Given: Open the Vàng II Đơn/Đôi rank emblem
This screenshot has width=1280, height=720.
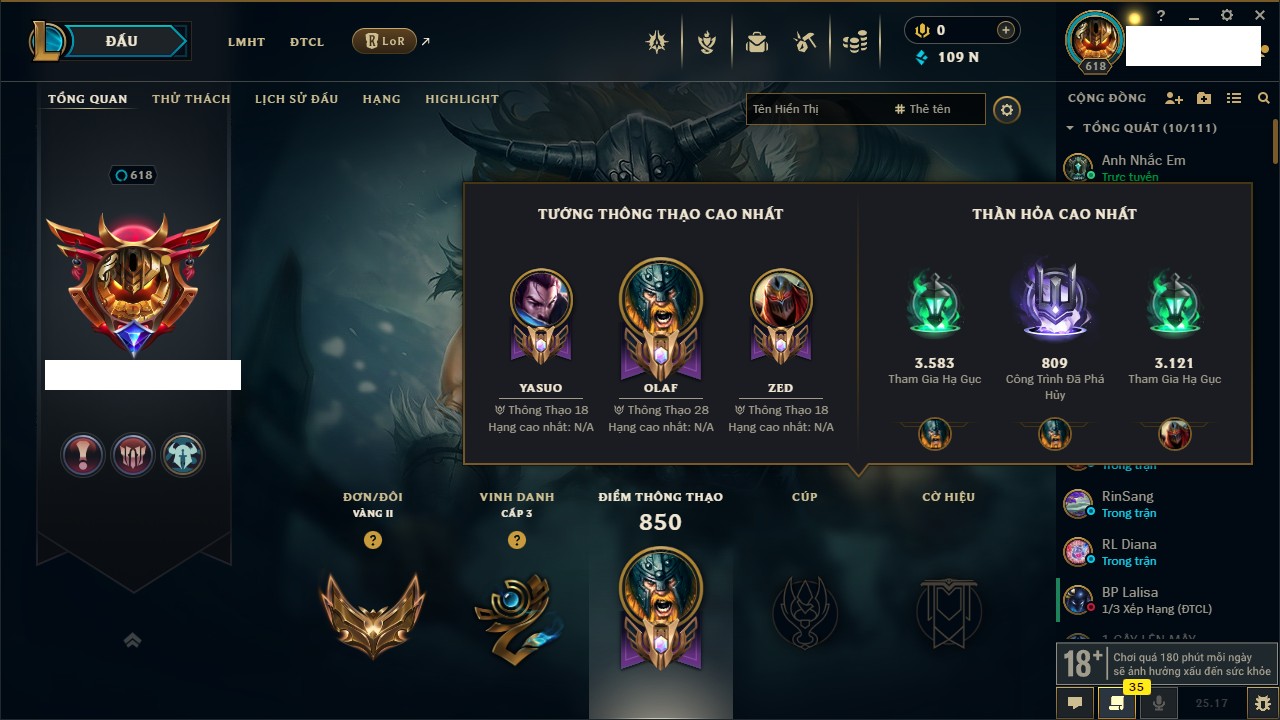Looking at the screenshot, I should (373, 615).
